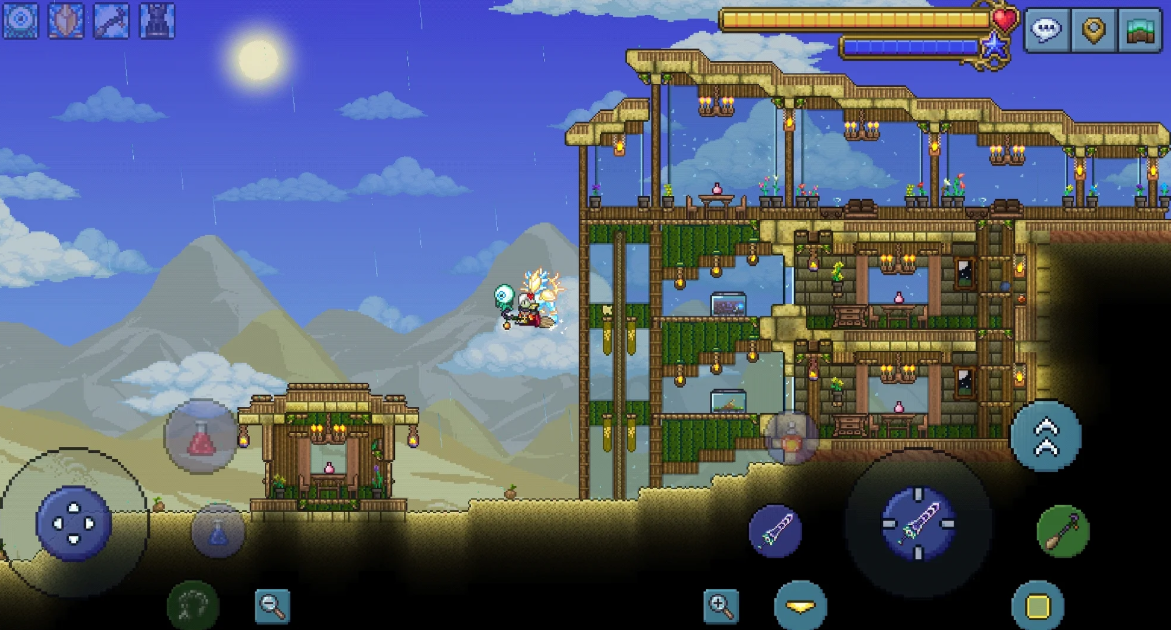Open the chat speech bubble button
Screen dimensions: 1171x630
(1047, 30)
